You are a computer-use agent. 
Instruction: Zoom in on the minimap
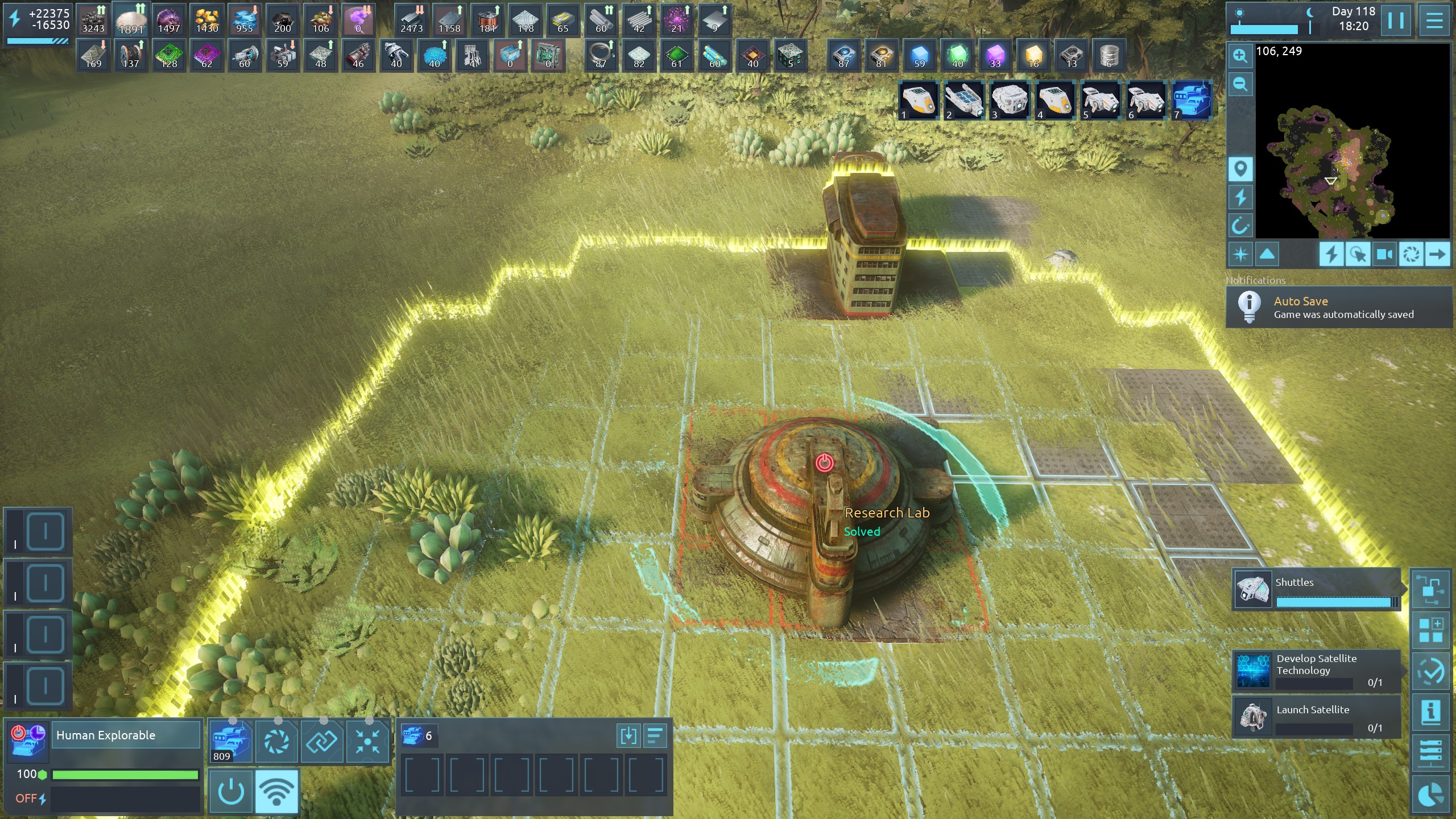(x=1240, y=56)
